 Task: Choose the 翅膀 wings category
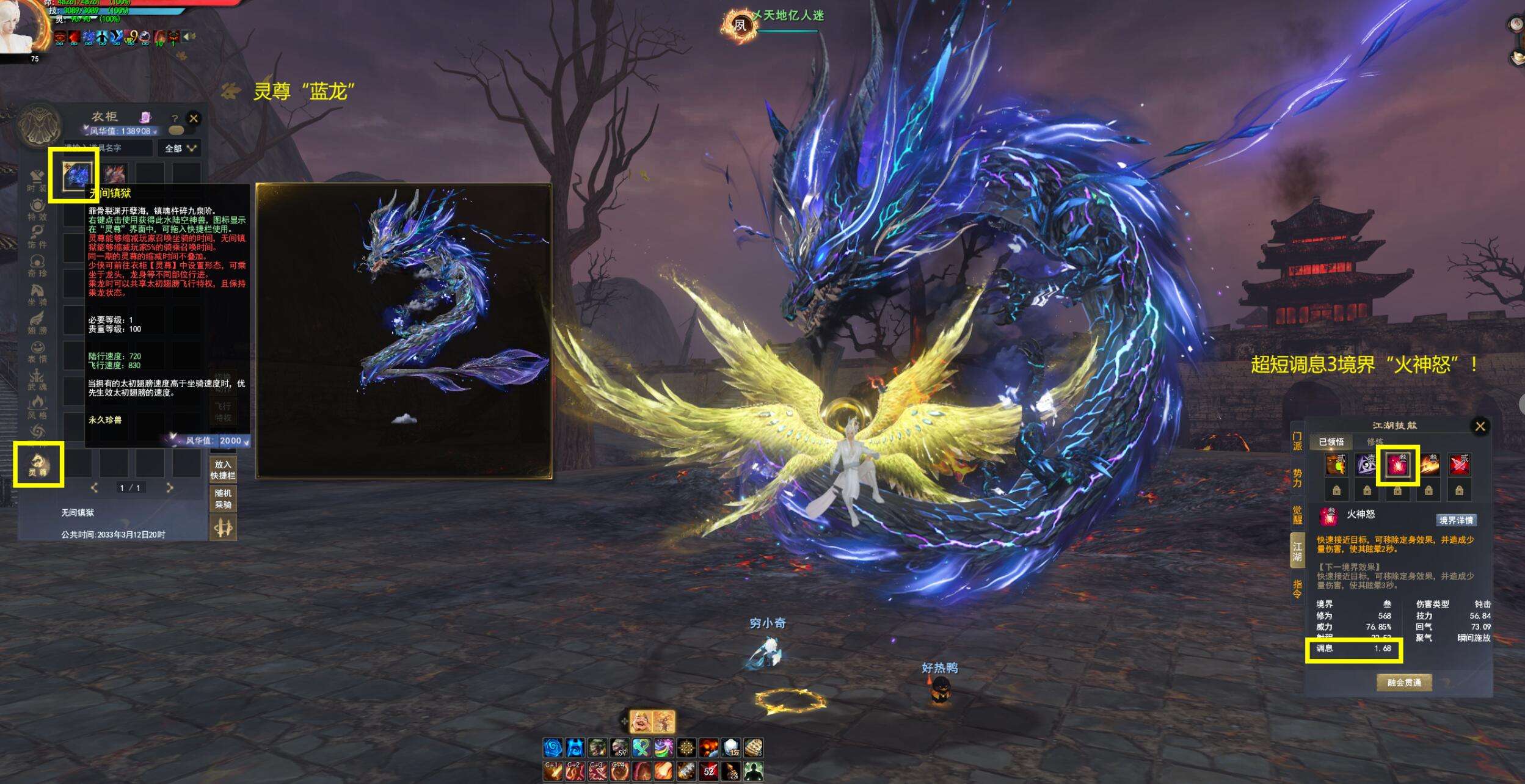point(37,322)
